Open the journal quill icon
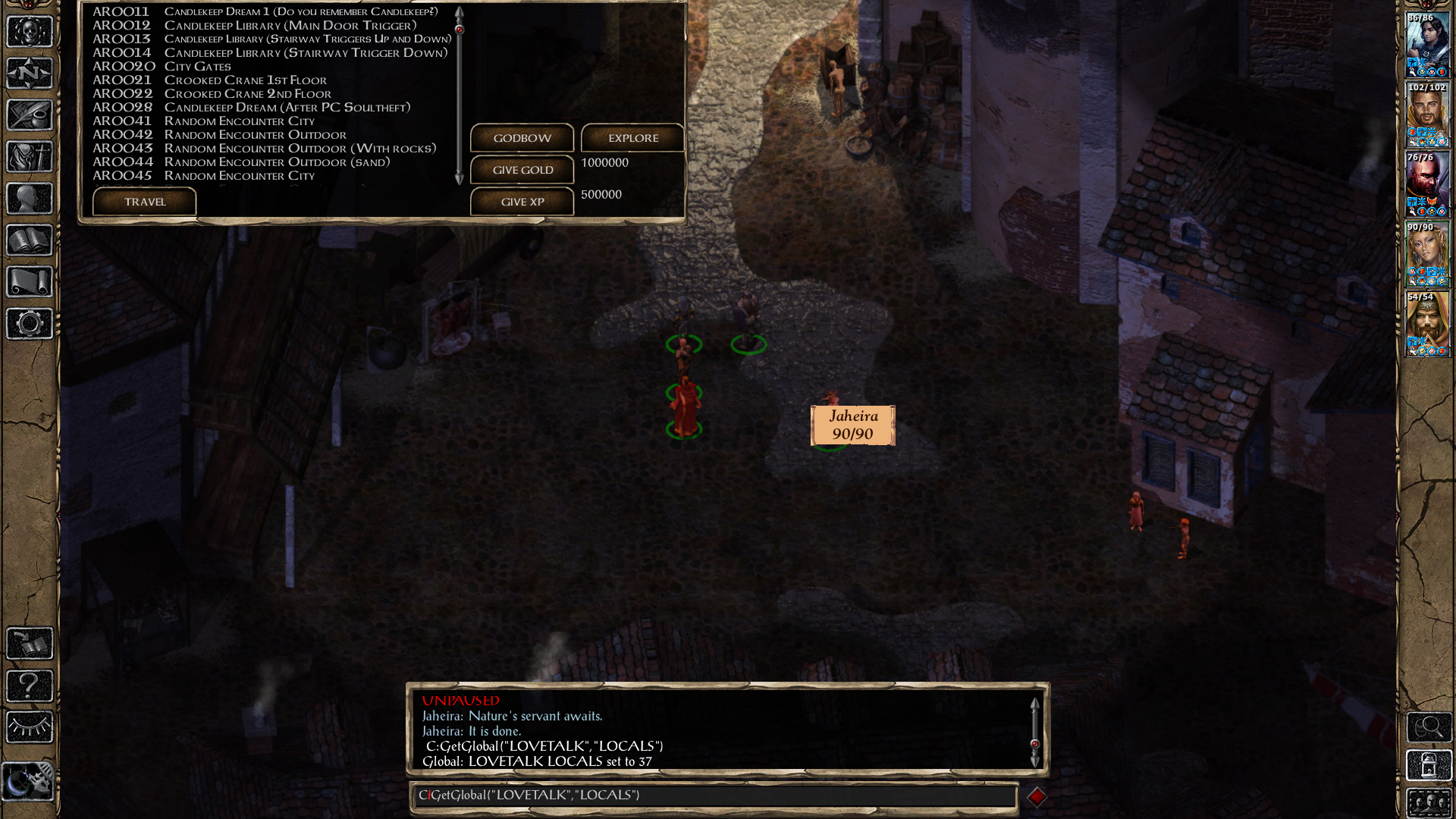1456x819 pixels. coord(30,115)
